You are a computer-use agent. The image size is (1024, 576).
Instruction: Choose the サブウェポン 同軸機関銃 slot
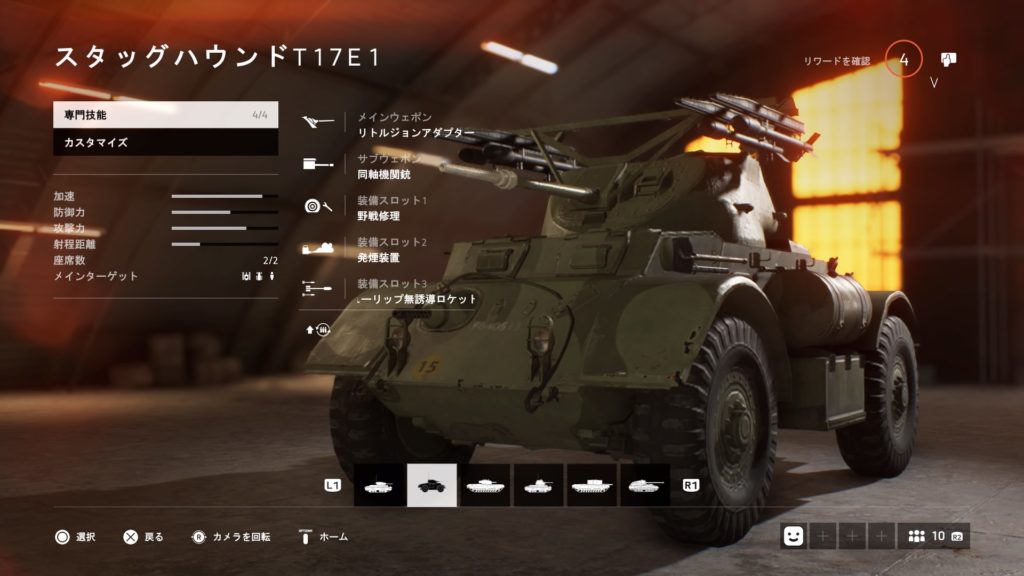pos(395,167)
